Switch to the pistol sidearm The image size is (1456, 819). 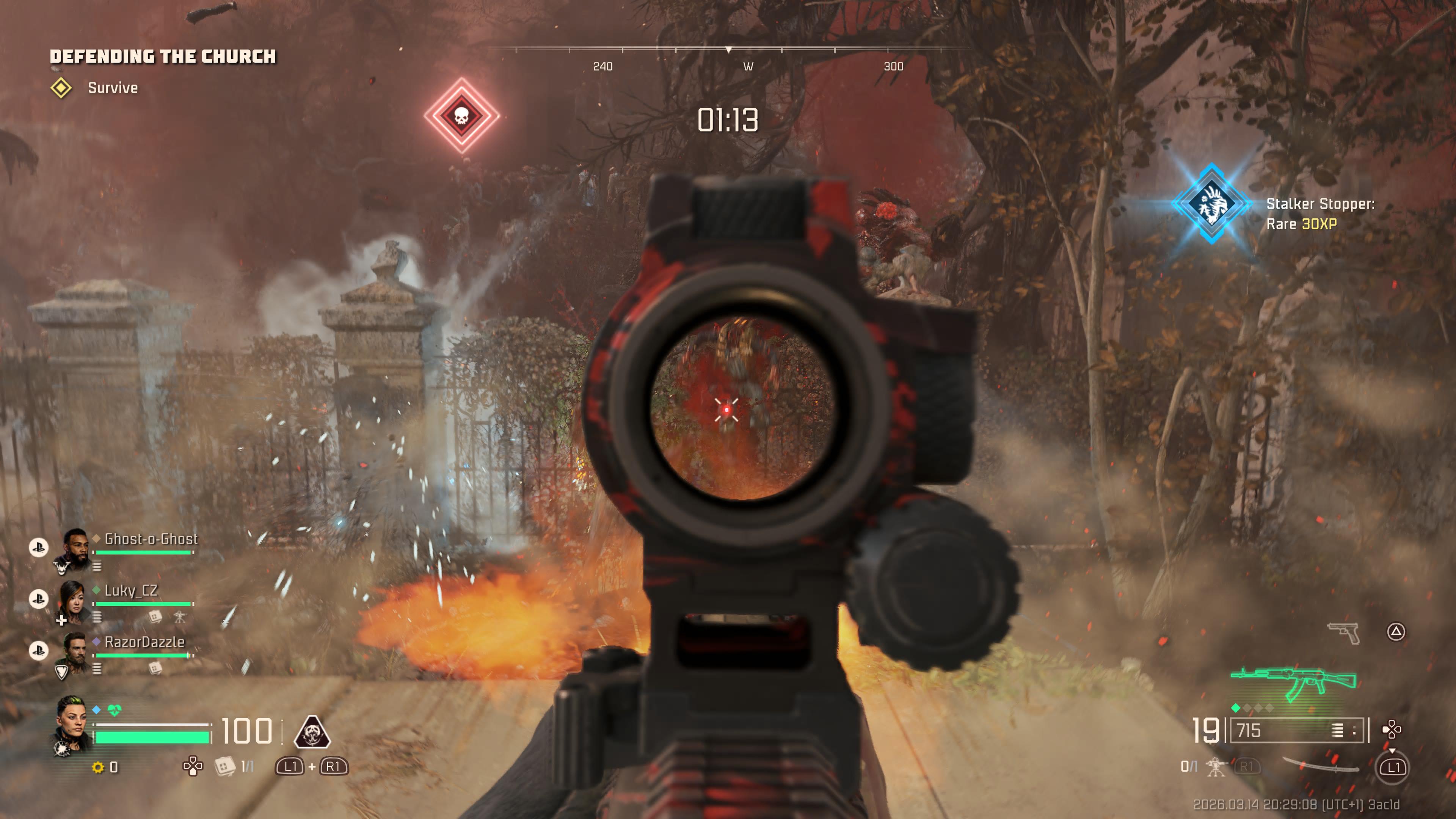coord(1344,632)
